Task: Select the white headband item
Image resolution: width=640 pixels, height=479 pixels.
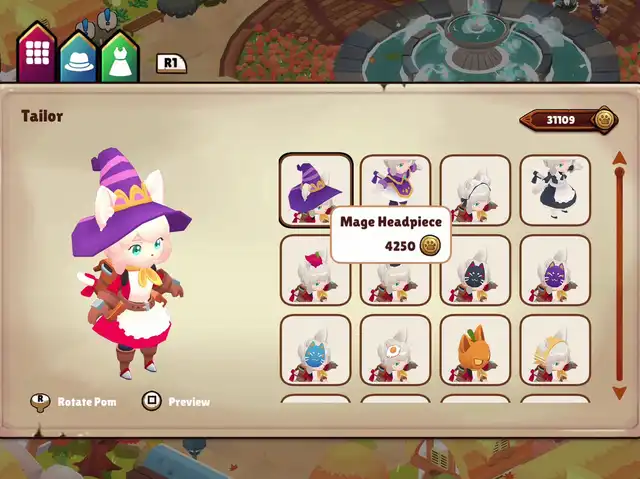Action: tap(475, 189)
